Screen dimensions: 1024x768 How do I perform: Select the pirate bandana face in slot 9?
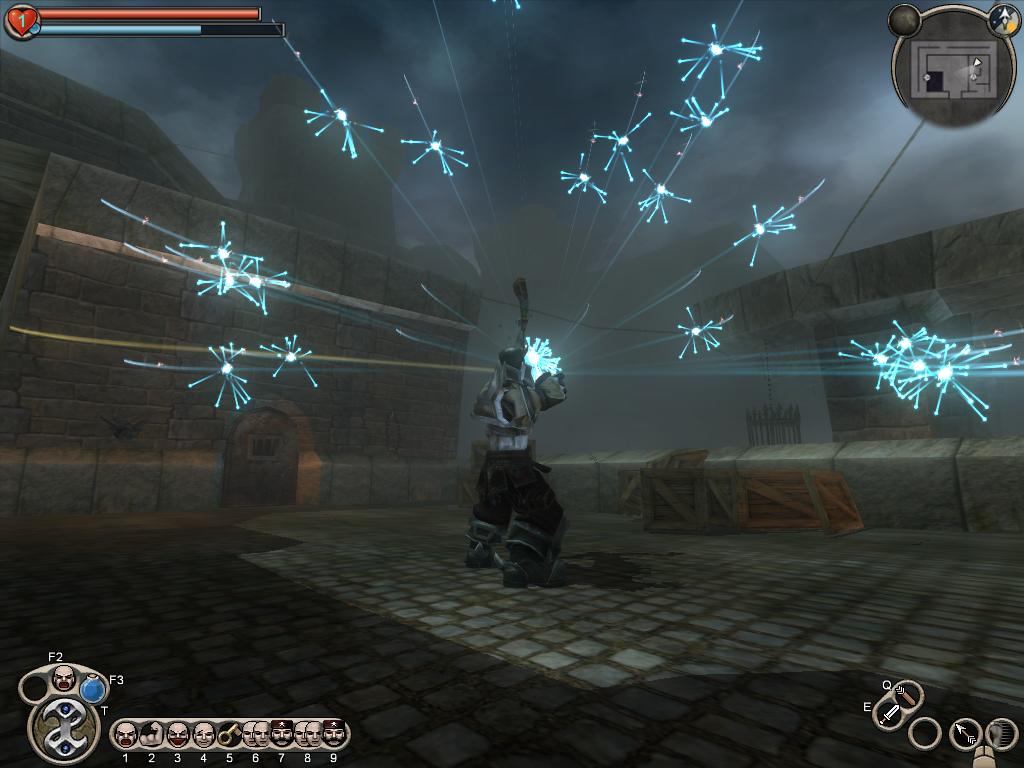[x=334, y=736]
